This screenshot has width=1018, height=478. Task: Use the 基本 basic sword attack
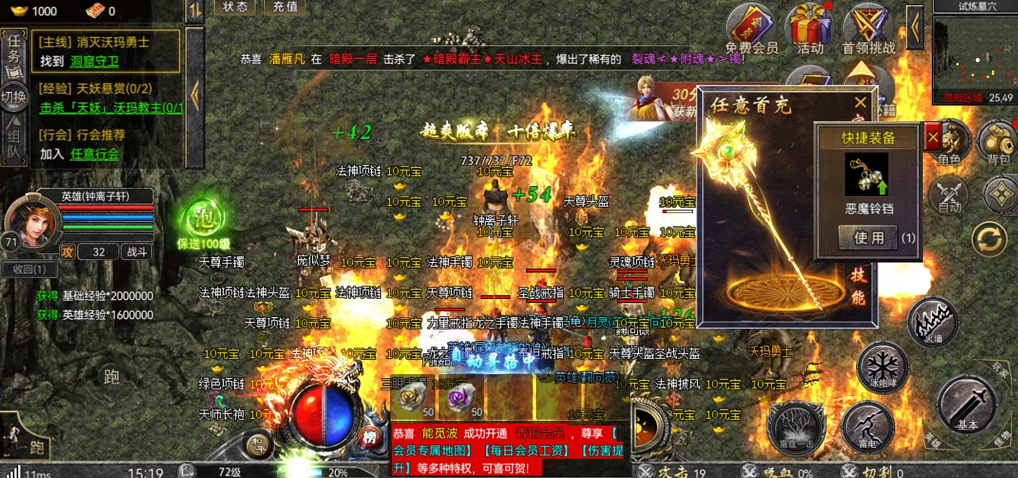[966, 404]
